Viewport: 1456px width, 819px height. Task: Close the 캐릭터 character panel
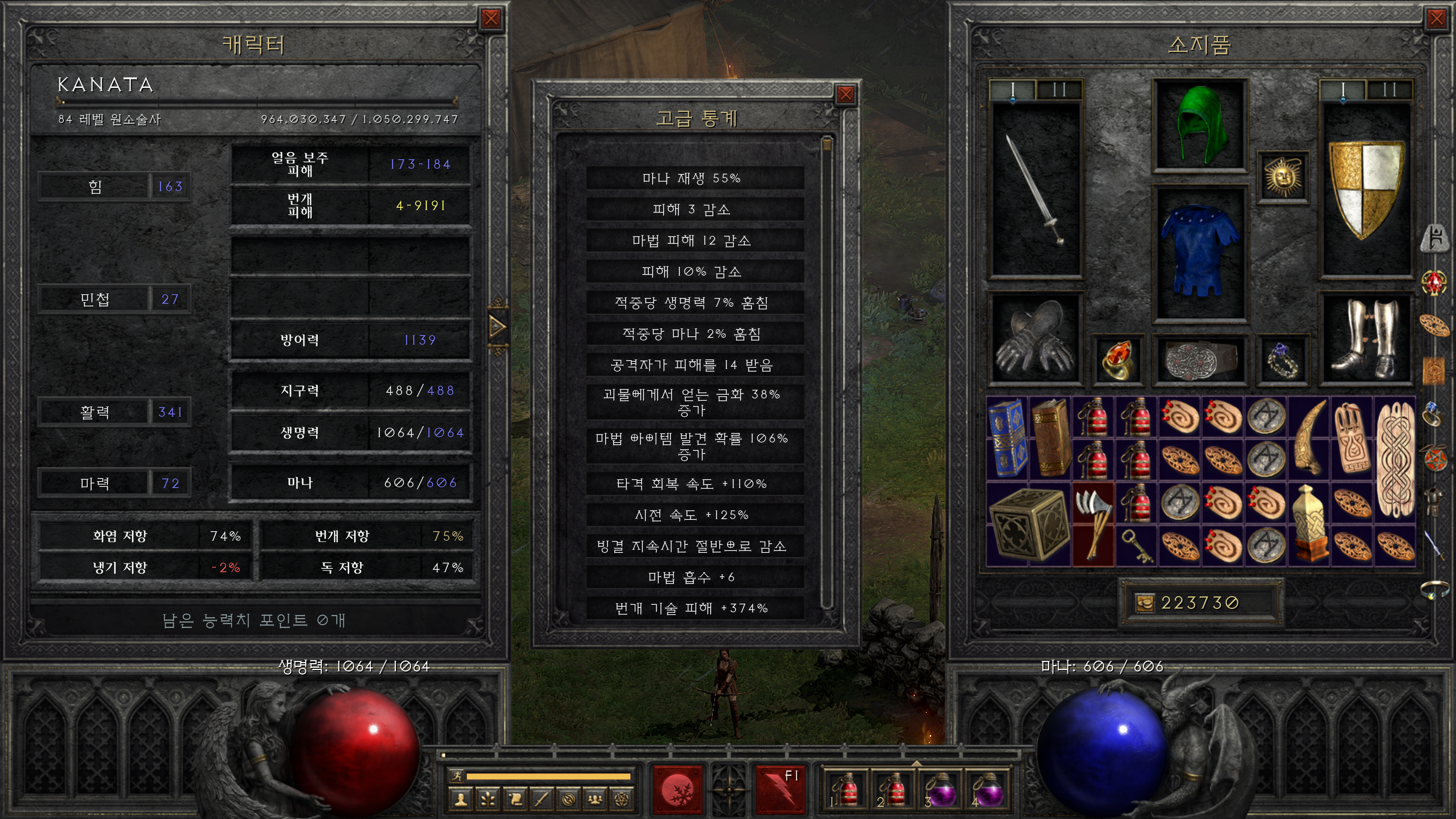[491, 19]
